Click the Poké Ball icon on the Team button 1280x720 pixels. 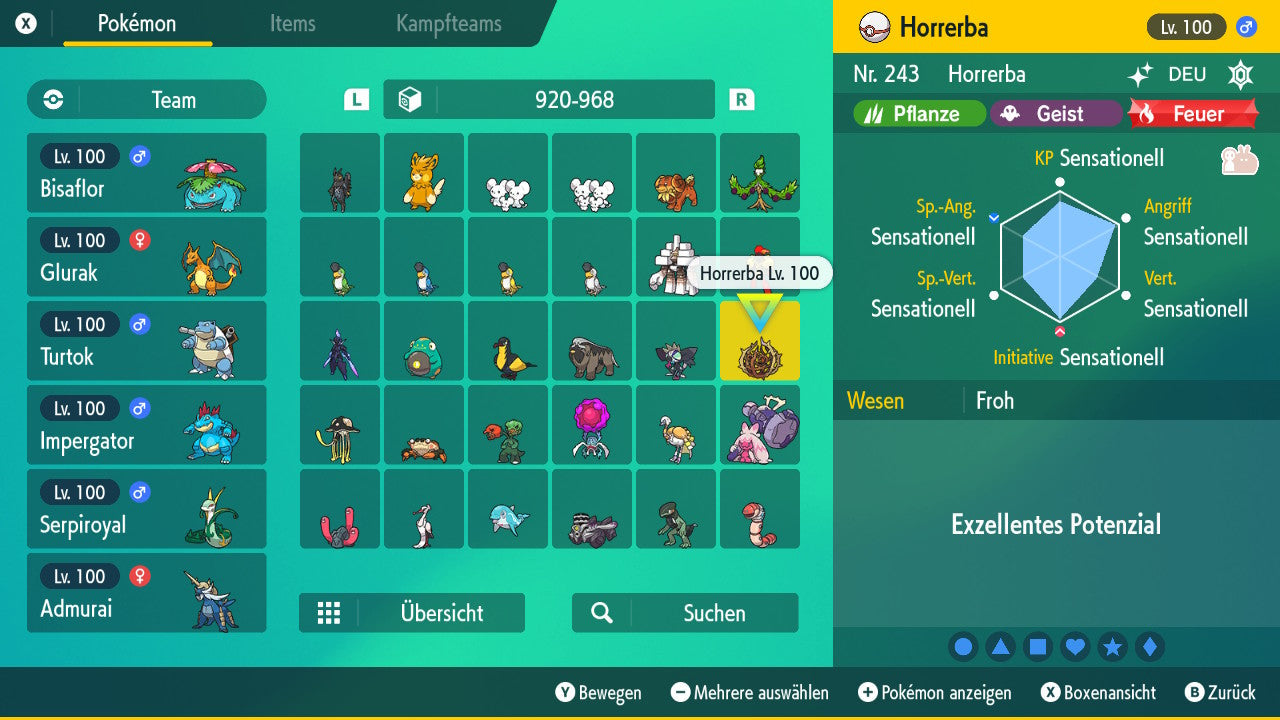(x=51, y=99)
